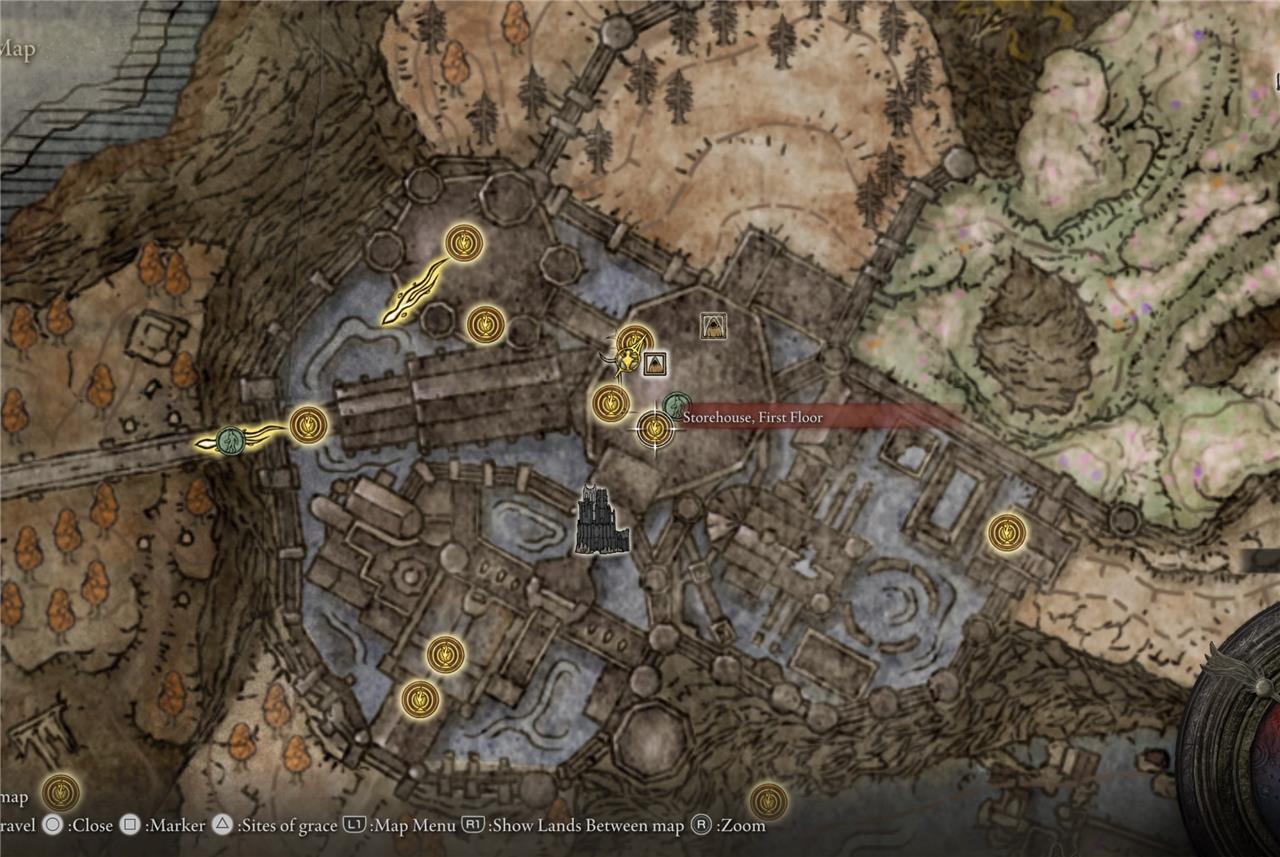Choose the easternmost site of grace by the outer wall
The width and height of the screenshot is (1280, 857).
(1006, 532)
